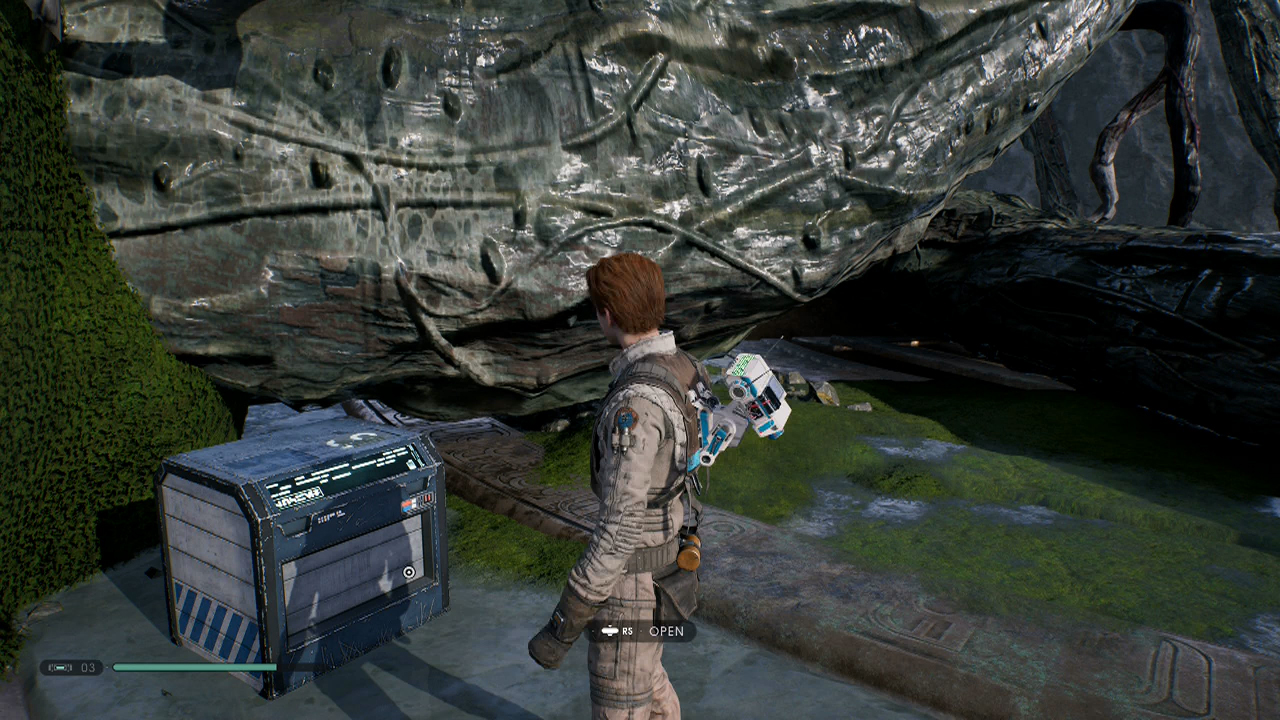This screenshot has height=720, width=1280.
Task: Click the green health bar
Action: point(195,667)
